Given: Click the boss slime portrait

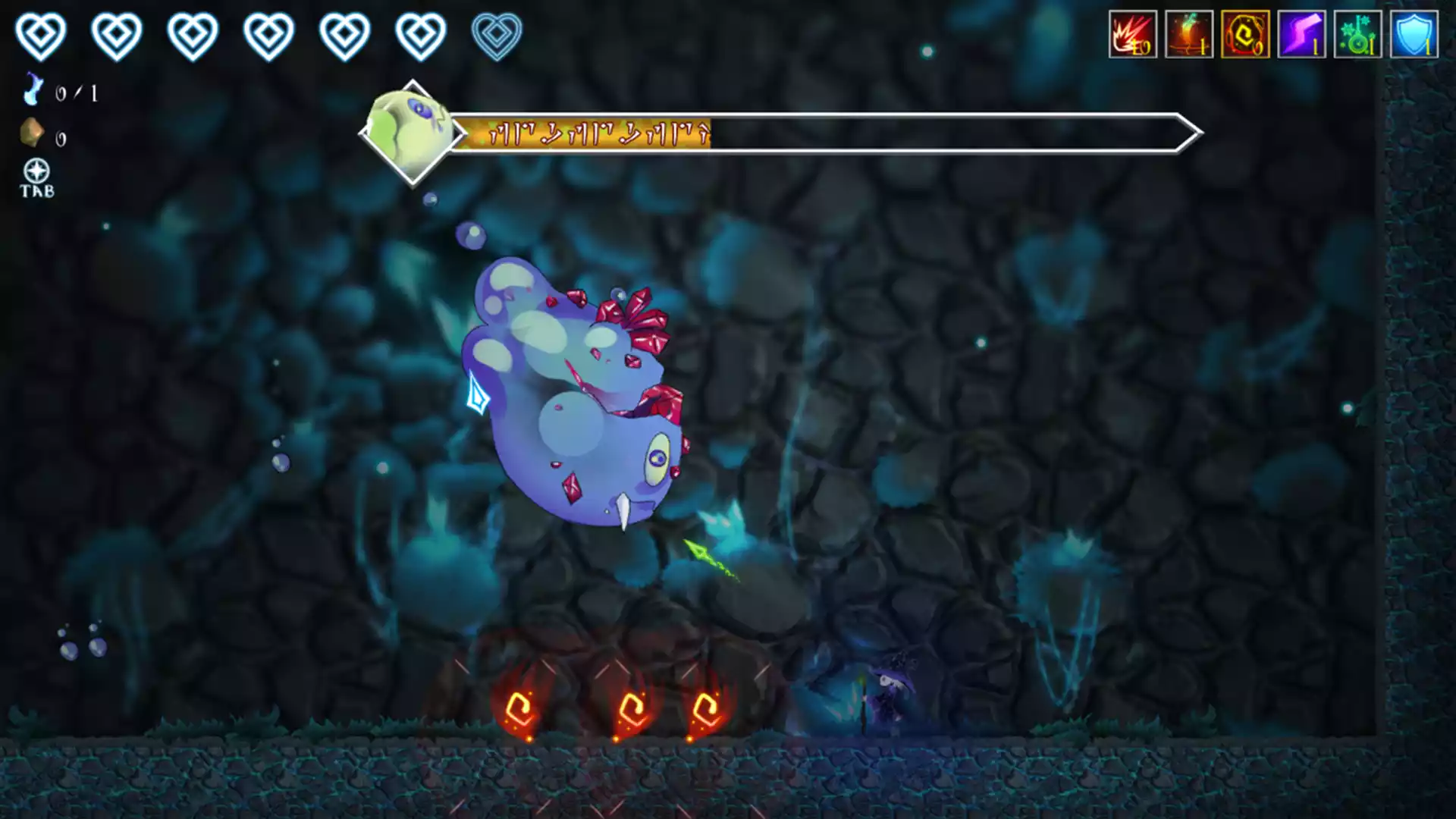Looking at the screenshot, I should pos(412,133).
